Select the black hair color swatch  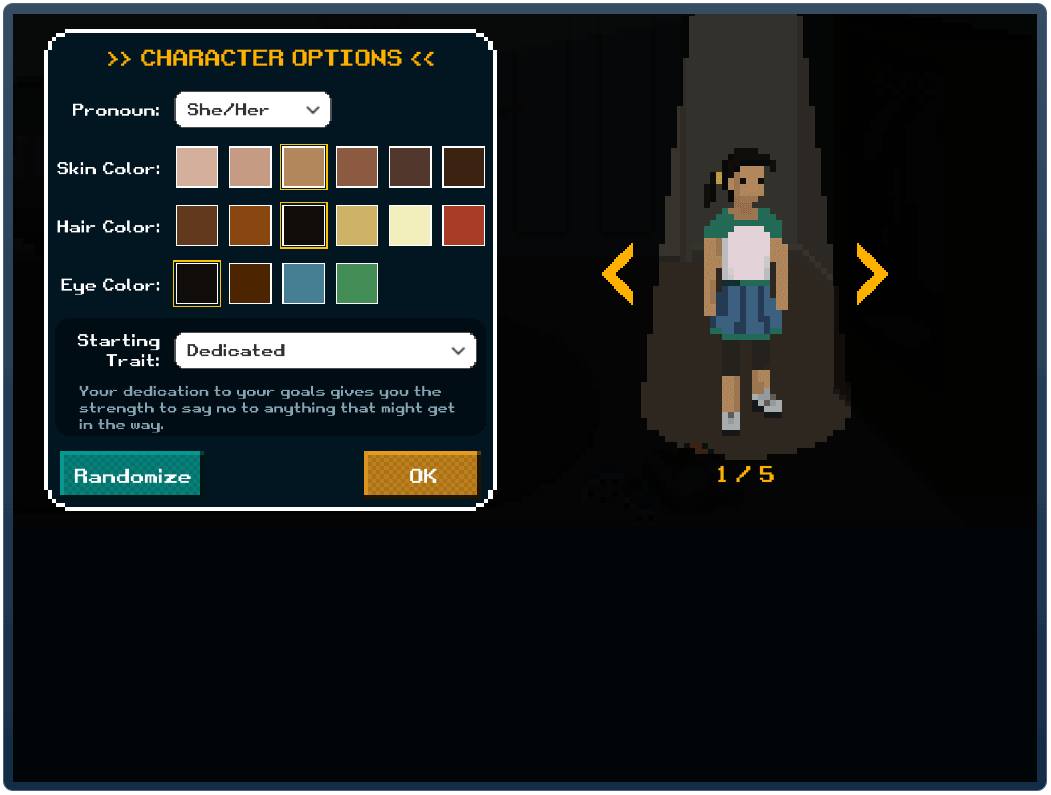tap(304, 226)
